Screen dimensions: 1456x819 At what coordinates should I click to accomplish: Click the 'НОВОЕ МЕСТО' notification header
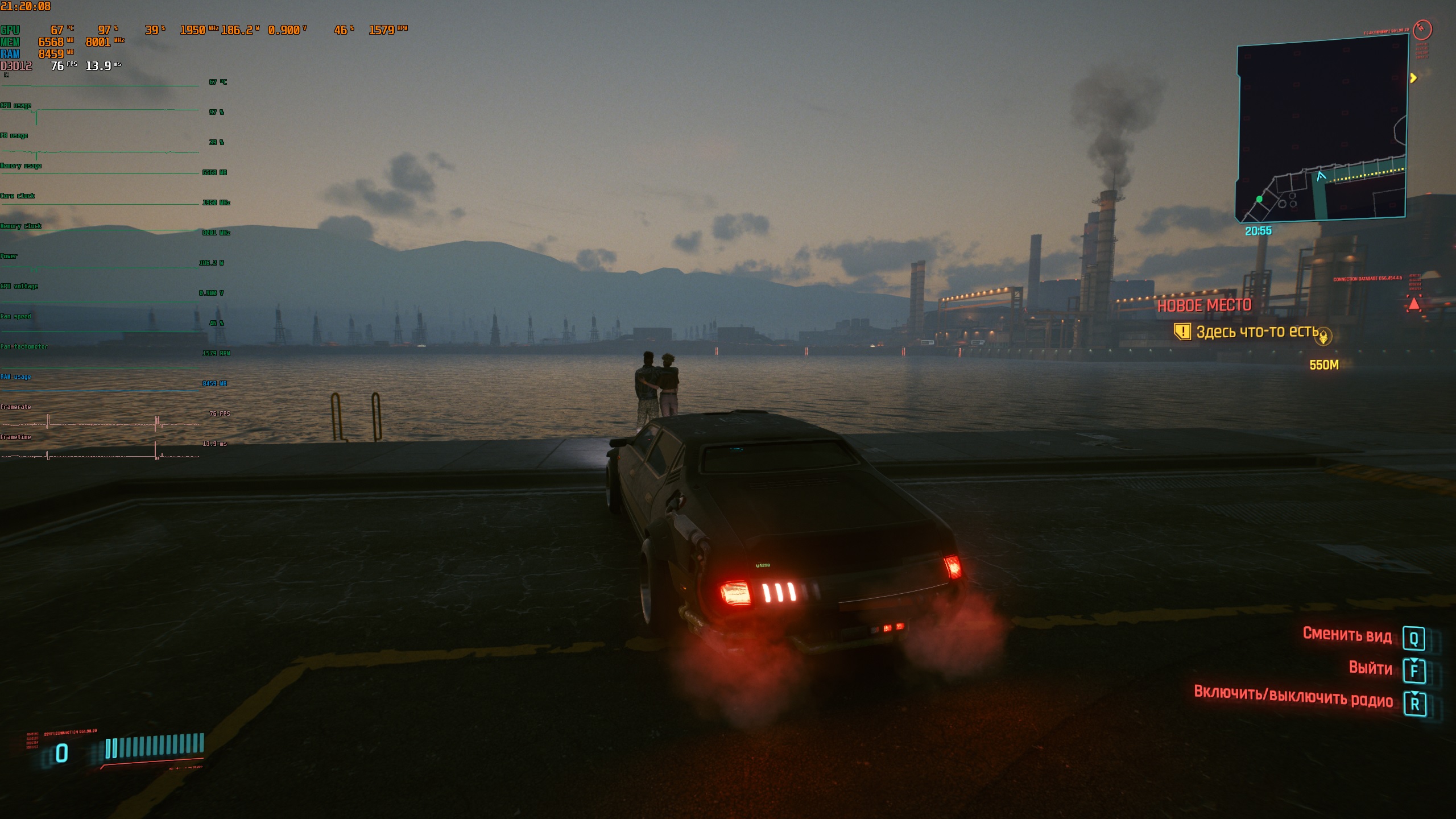tap(1204, 305)
